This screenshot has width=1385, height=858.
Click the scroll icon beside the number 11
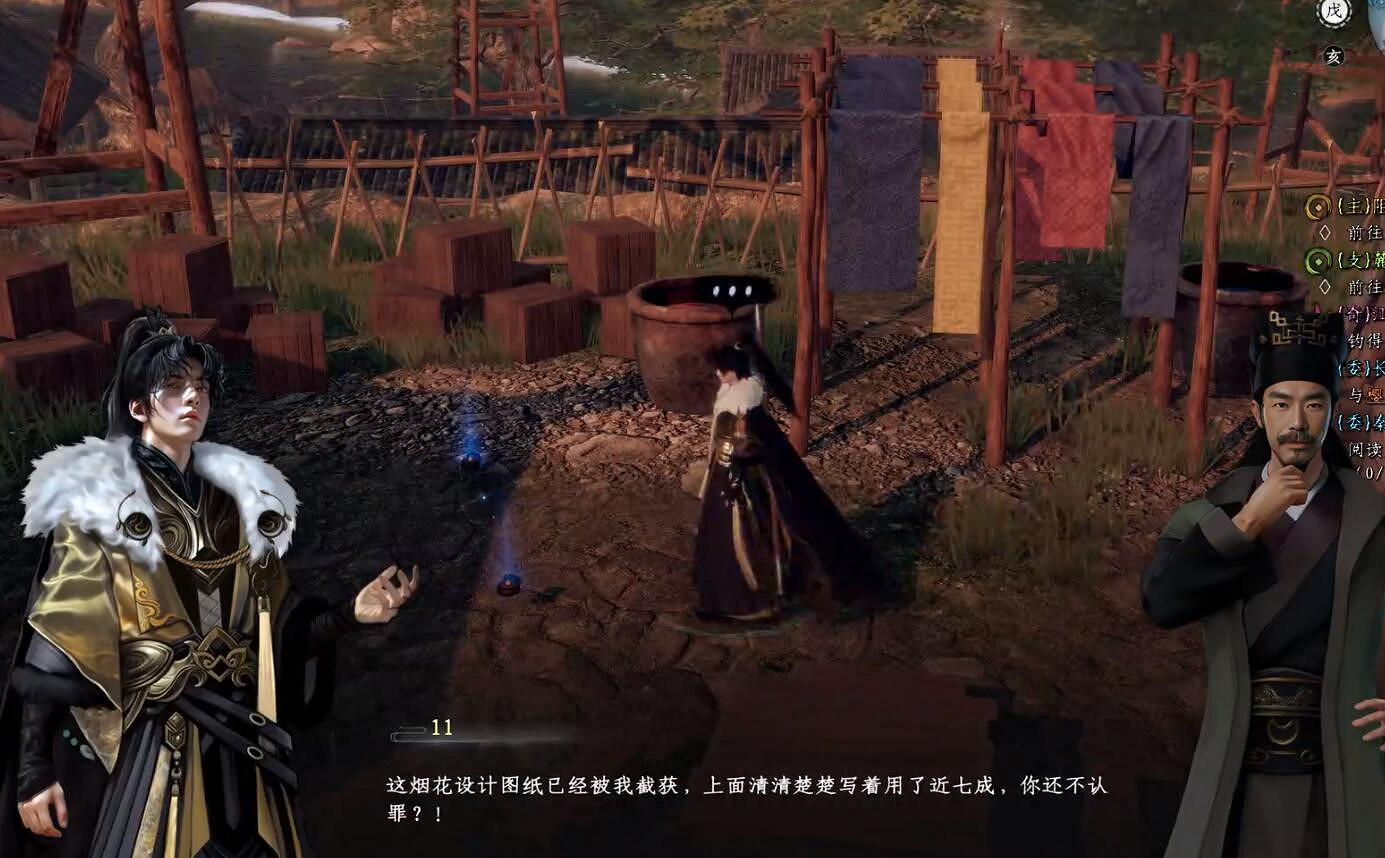point(408,731)
